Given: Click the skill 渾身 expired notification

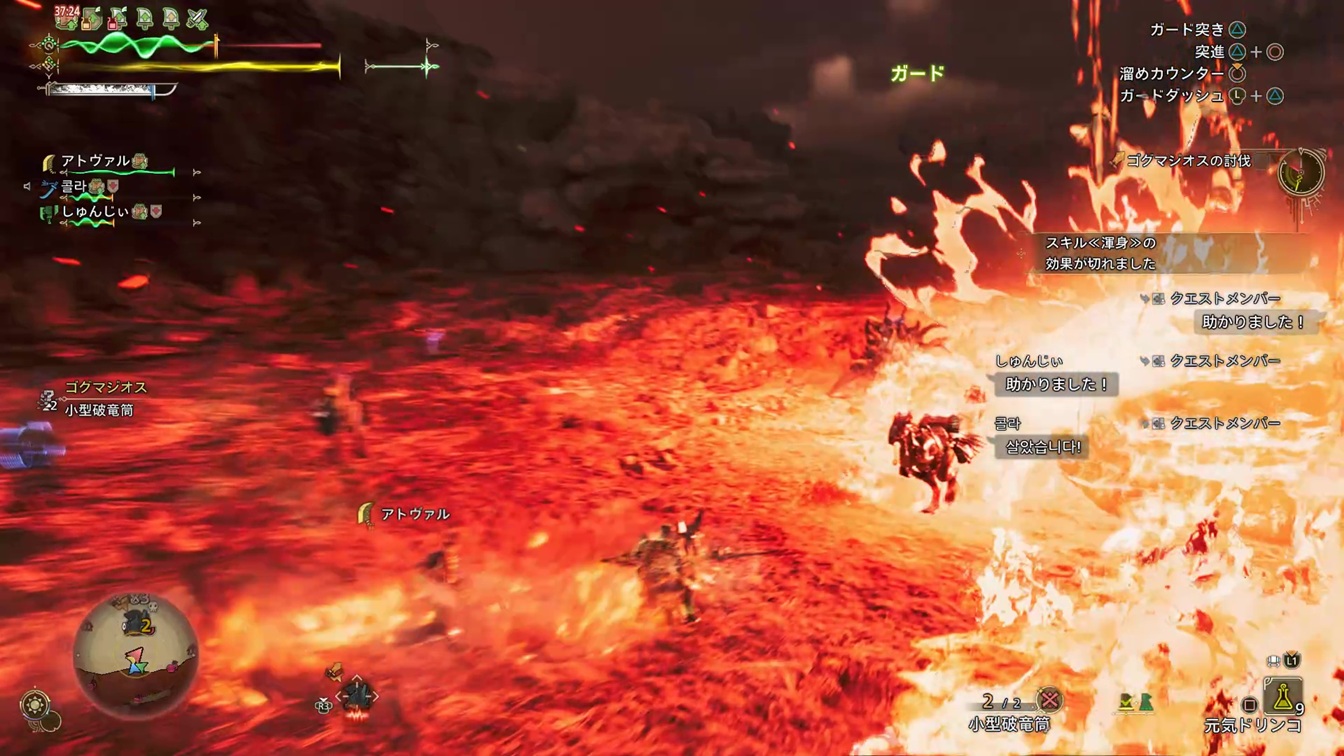Looking at the screenshot, I should coord(1100,253).
